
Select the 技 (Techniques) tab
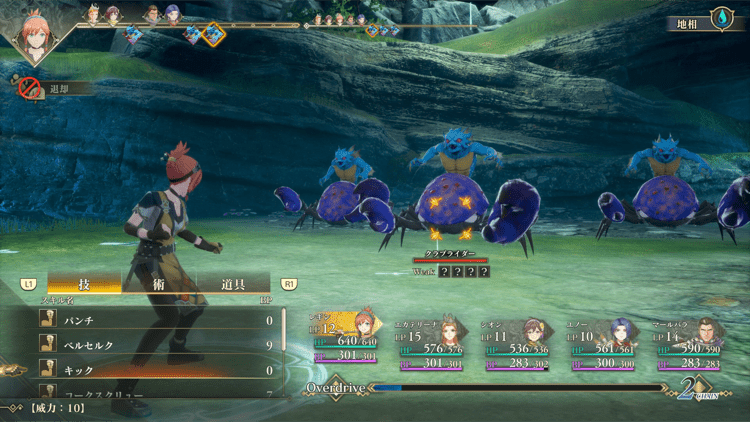click(x=84, y=285)
